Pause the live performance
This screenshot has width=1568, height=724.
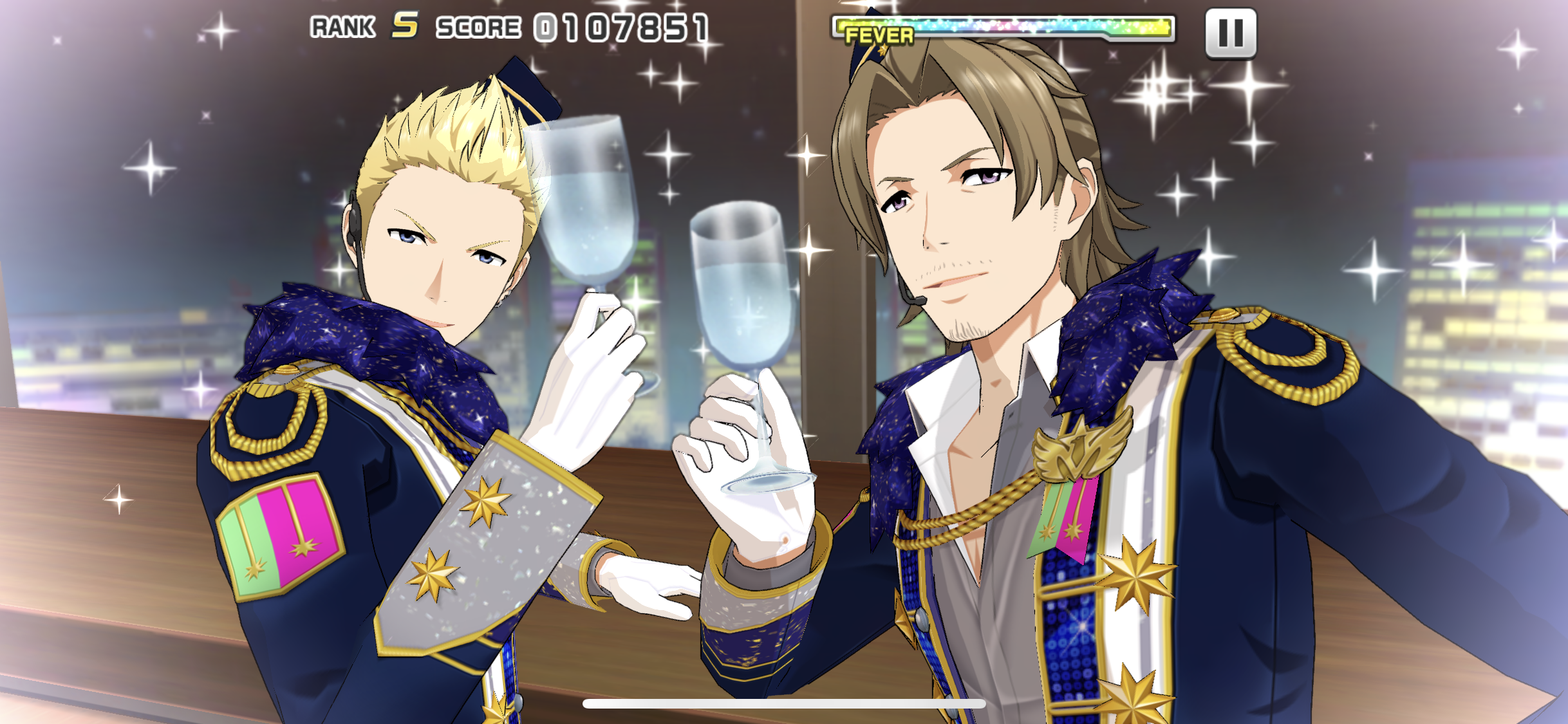(x=1230, y=33)
